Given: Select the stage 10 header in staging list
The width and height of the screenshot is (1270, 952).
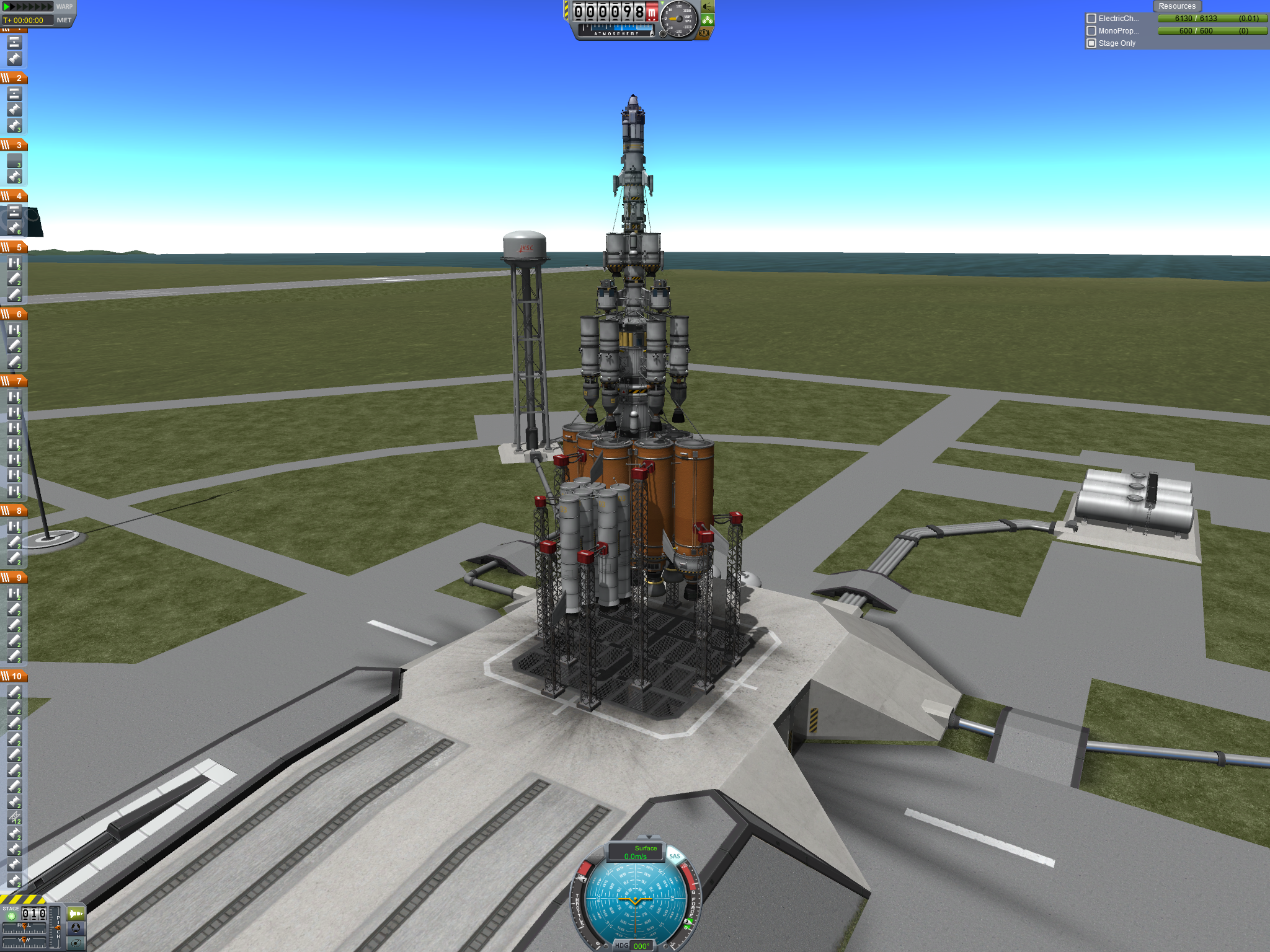Looking at the screenshot, I should [14, 676].
